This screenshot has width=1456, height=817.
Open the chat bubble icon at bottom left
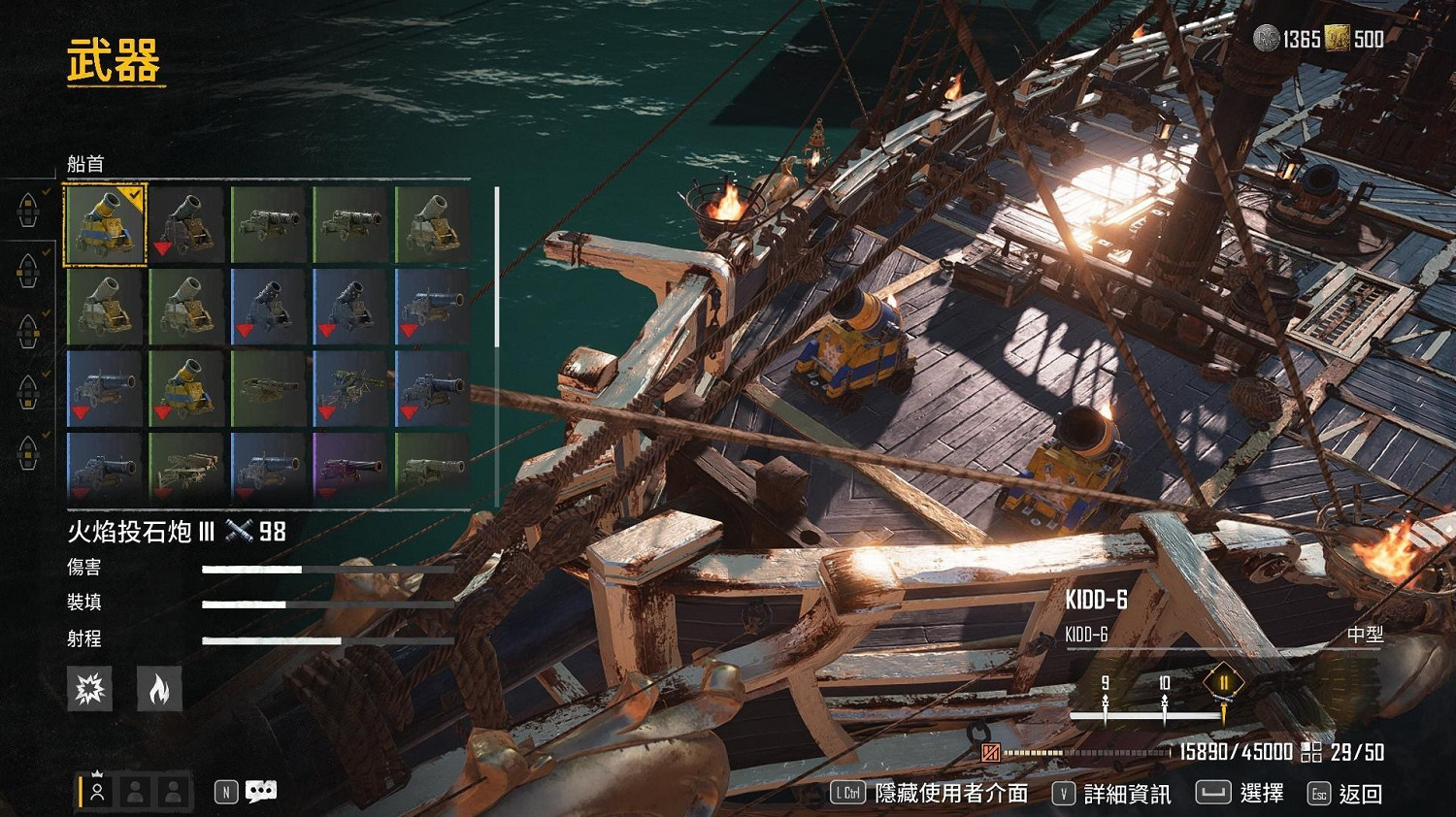tap(259, 790)
